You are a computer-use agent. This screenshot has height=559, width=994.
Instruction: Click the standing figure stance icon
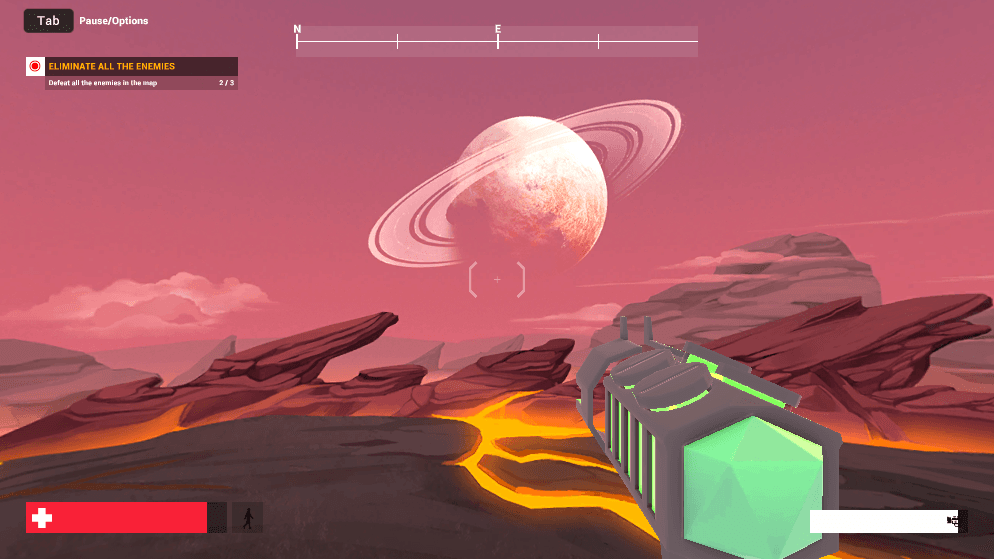tap(247, 518)
